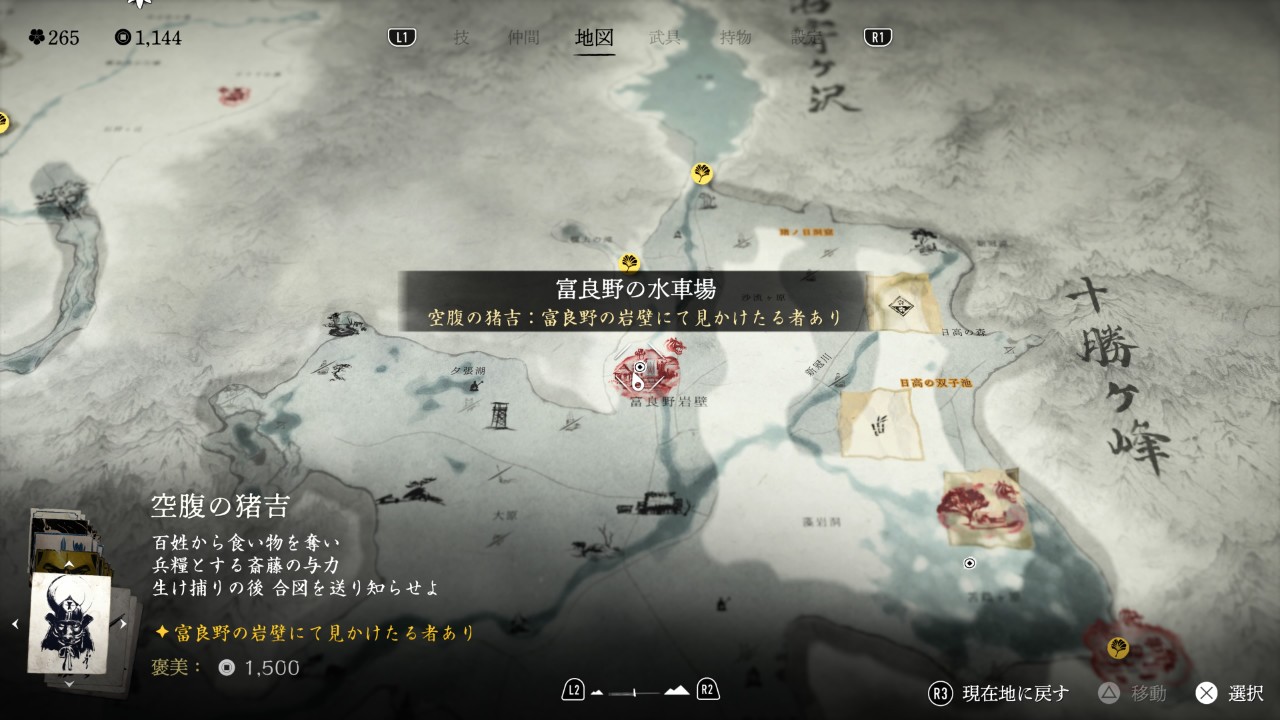Click the red marker in the top-left map area
This screenshot has height=720, width=1280.
coord(234,95)
